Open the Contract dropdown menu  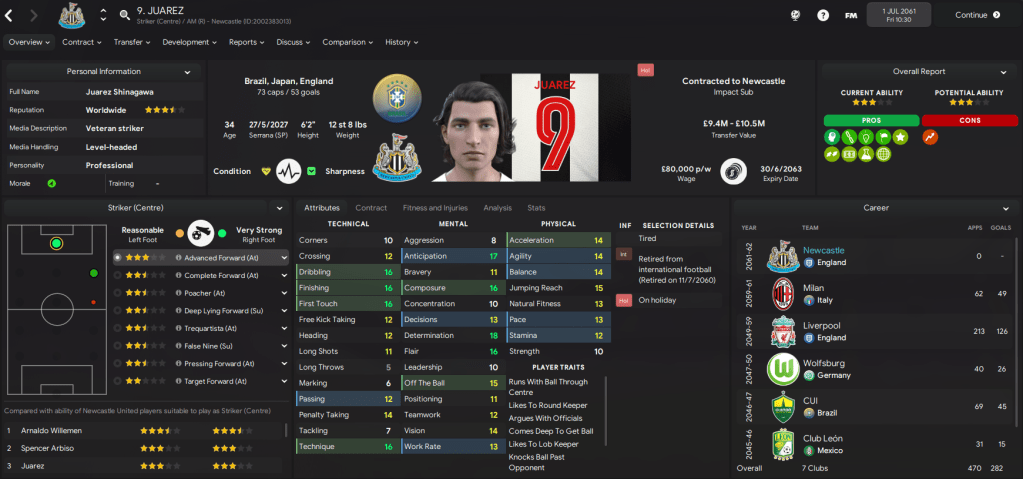pyautogui.click(x=82, y=42)
